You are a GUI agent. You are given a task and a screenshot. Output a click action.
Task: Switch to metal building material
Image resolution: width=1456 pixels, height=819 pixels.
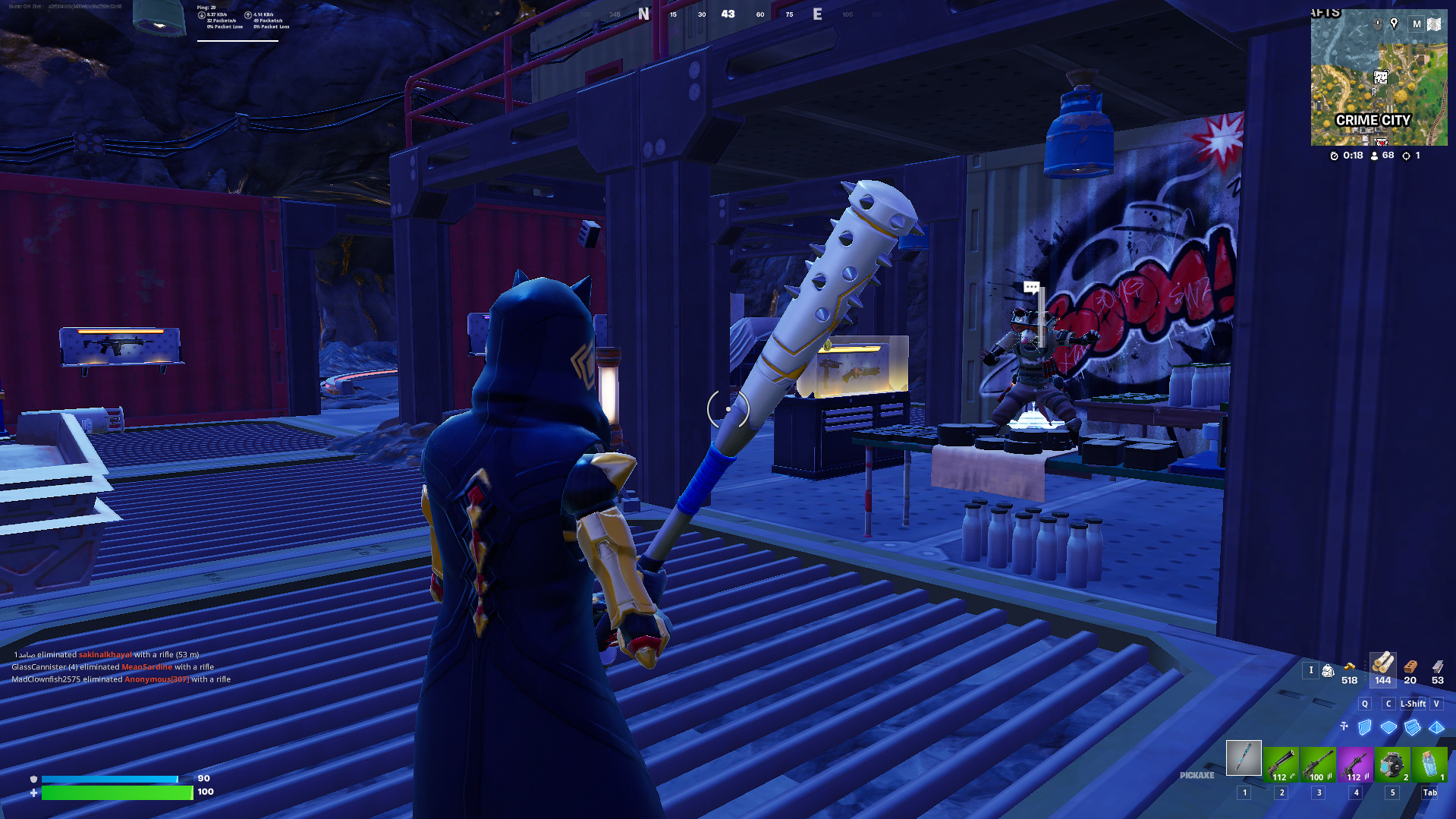coord(1438,667)
